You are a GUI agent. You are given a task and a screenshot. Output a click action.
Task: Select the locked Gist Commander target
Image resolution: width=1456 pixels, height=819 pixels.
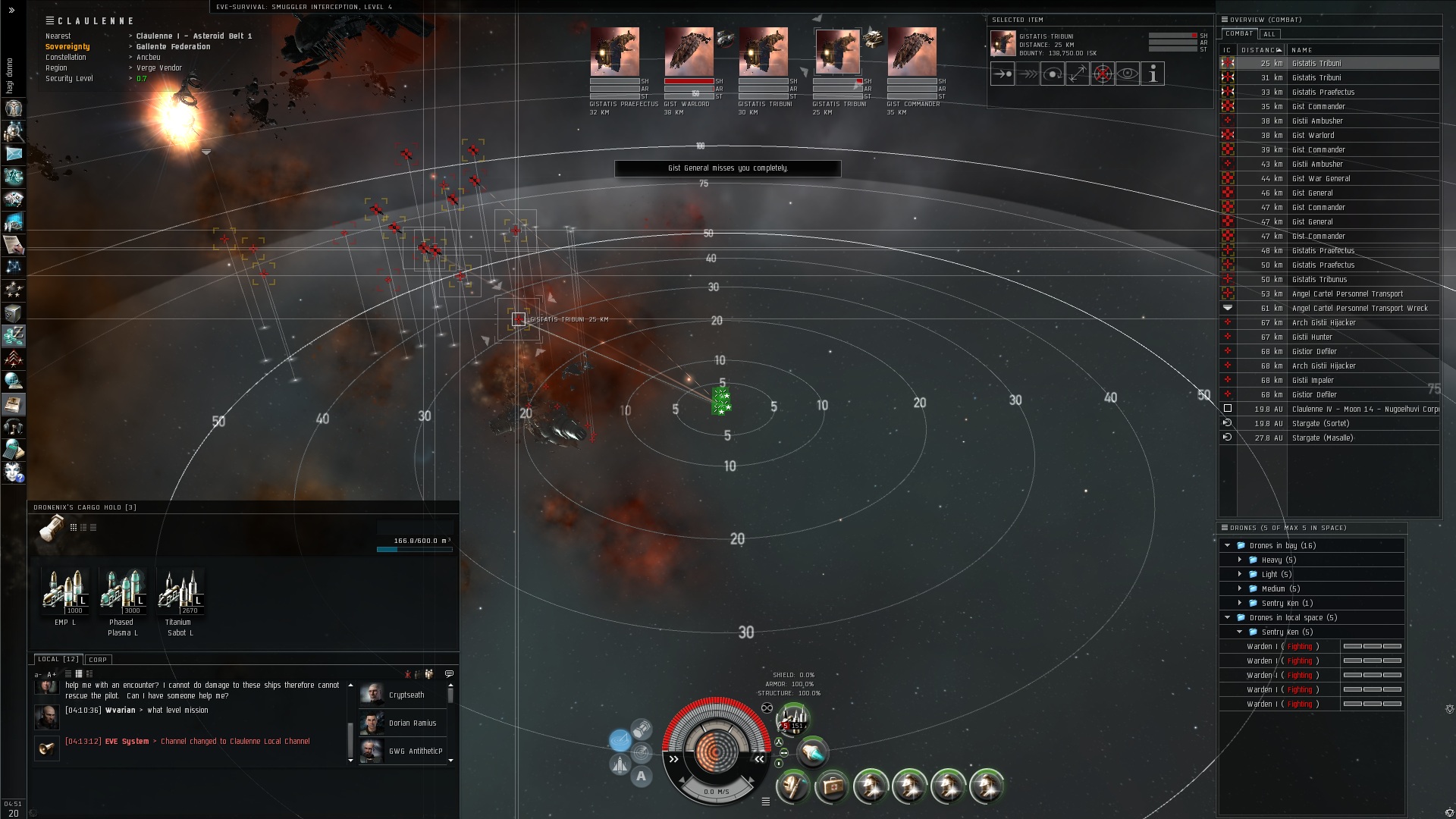coord(912,52)
